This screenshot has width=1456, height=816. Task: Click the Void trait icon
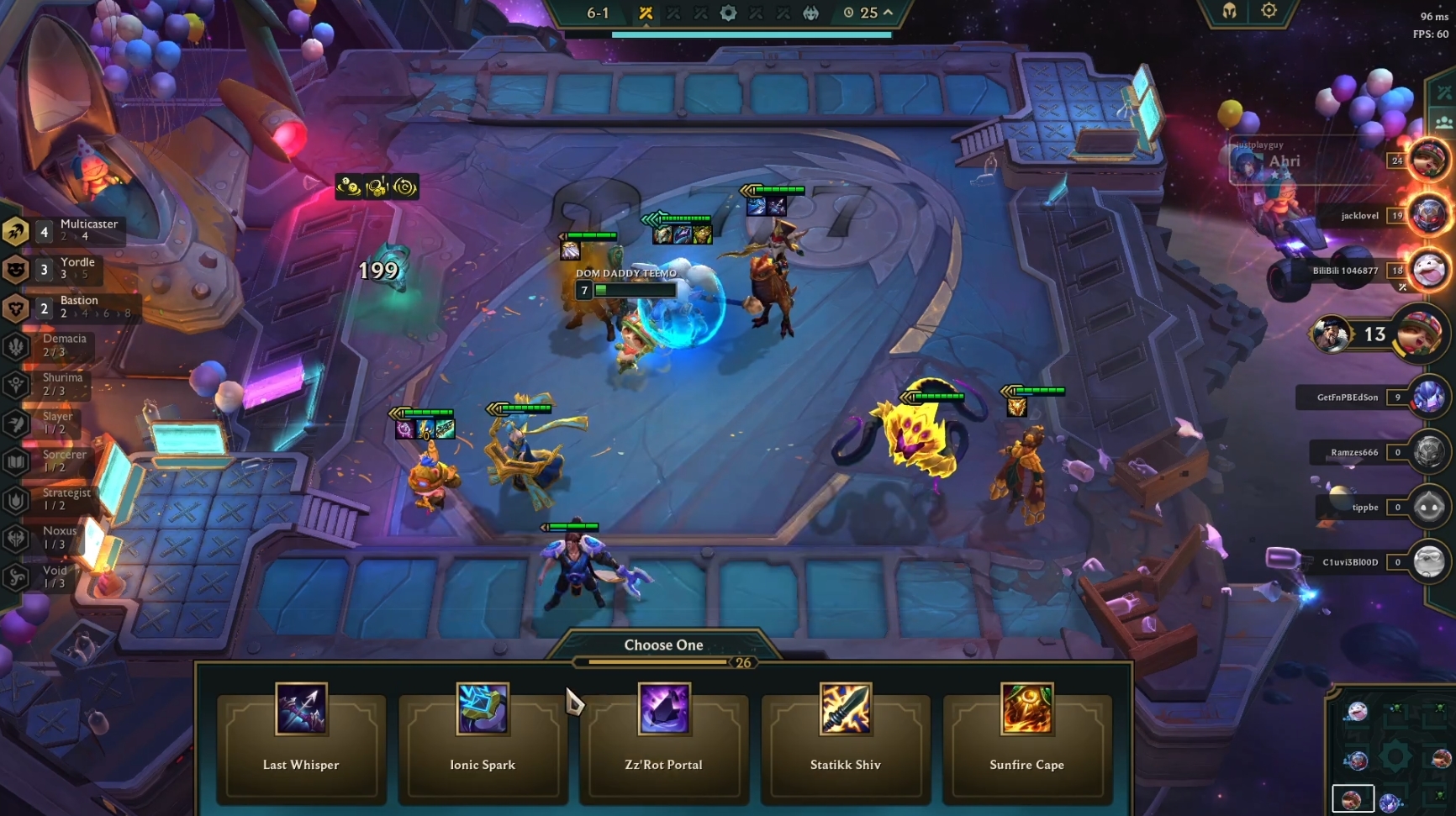pos(13,575)
